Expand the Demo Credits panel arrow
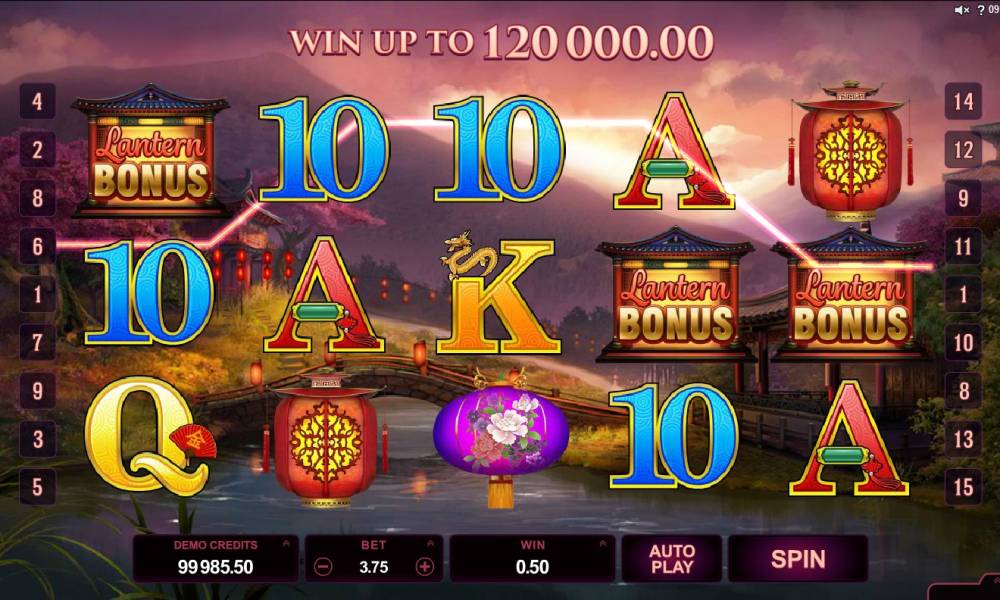Screen dimensions: 1000x600 pyautogui.click(x=287, y=545)
